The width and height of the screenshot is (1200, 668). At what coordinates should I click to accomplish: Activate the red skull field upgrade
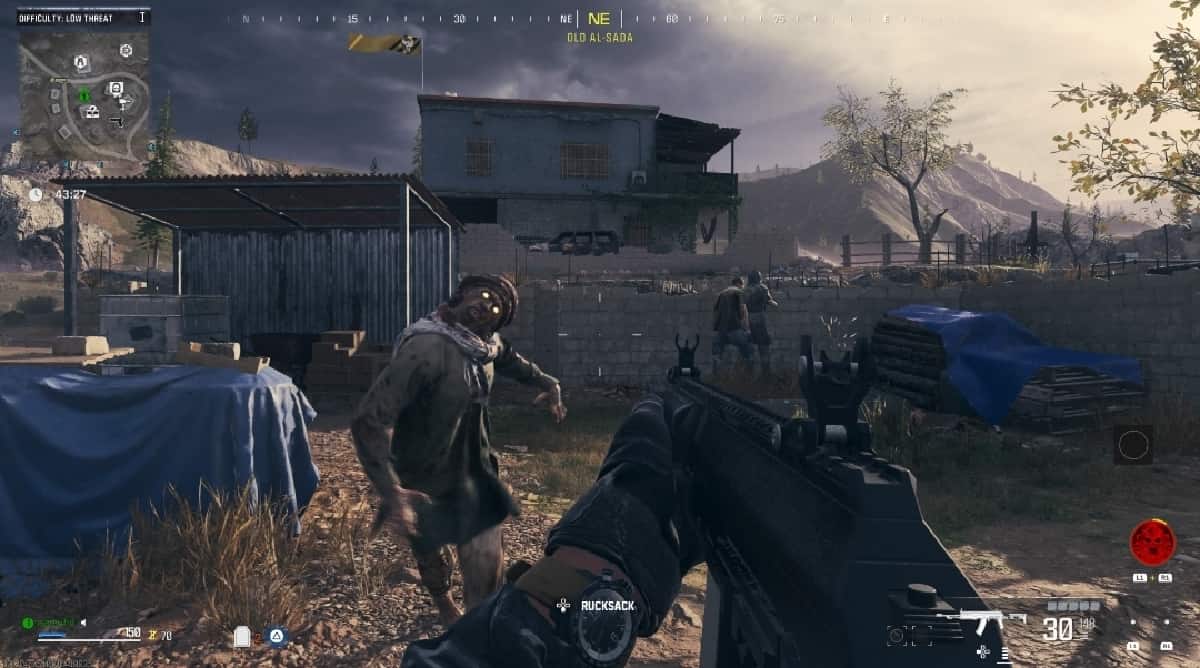point(1152,542)
